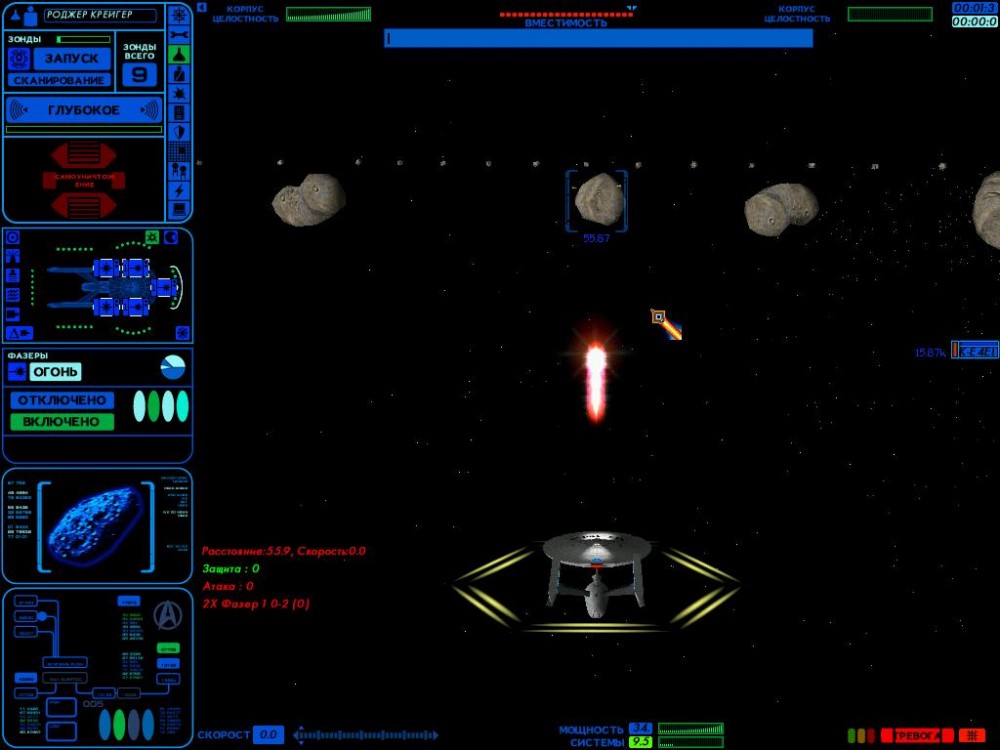This screenshot has height=750, width=1000.
Task: Select the ГЛУБОКОЕ deep scan mode
Action: click(83, 110)
